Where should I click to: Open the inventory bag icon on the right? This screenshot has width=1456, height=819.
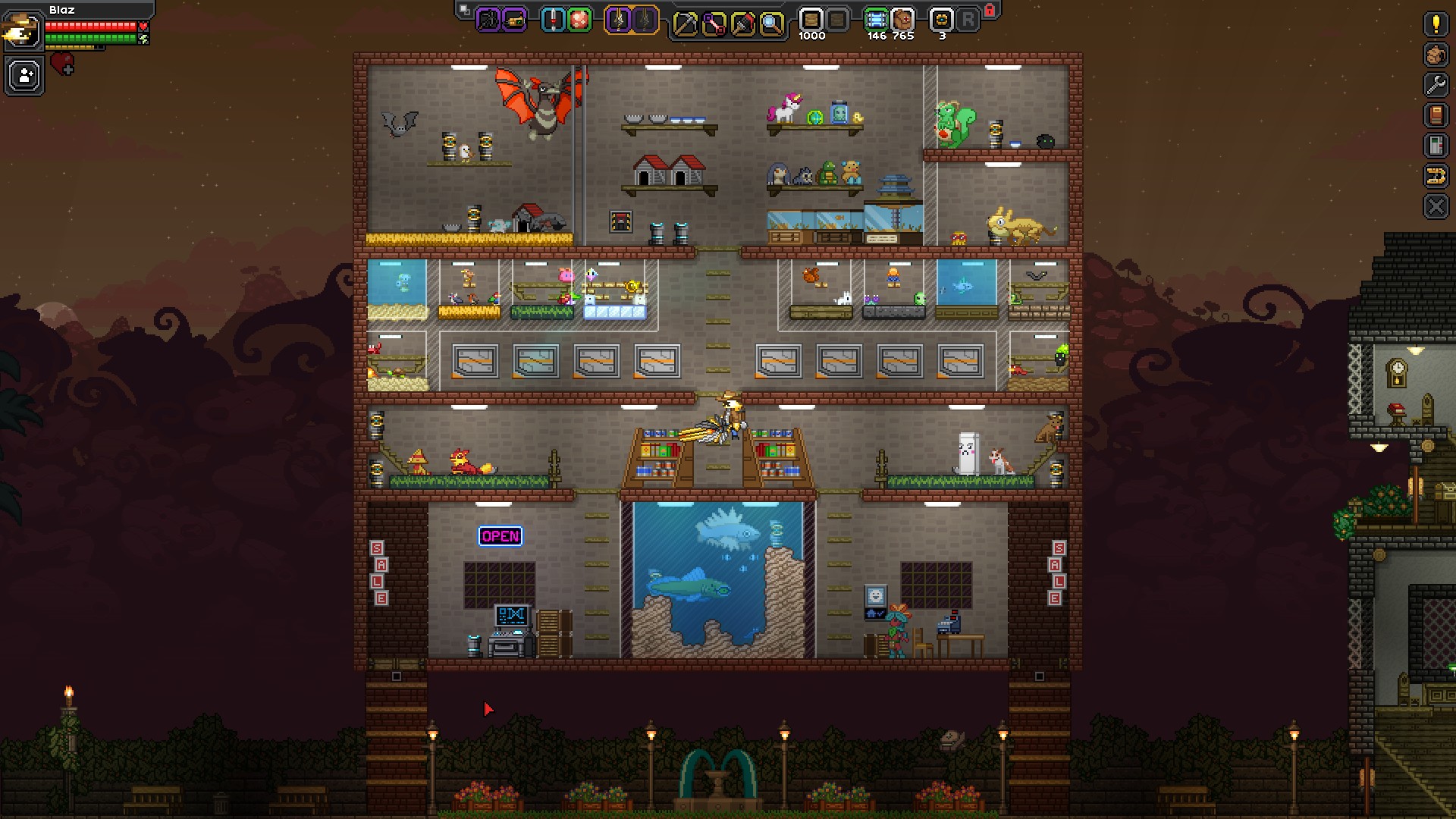[x=1436, y=55]
